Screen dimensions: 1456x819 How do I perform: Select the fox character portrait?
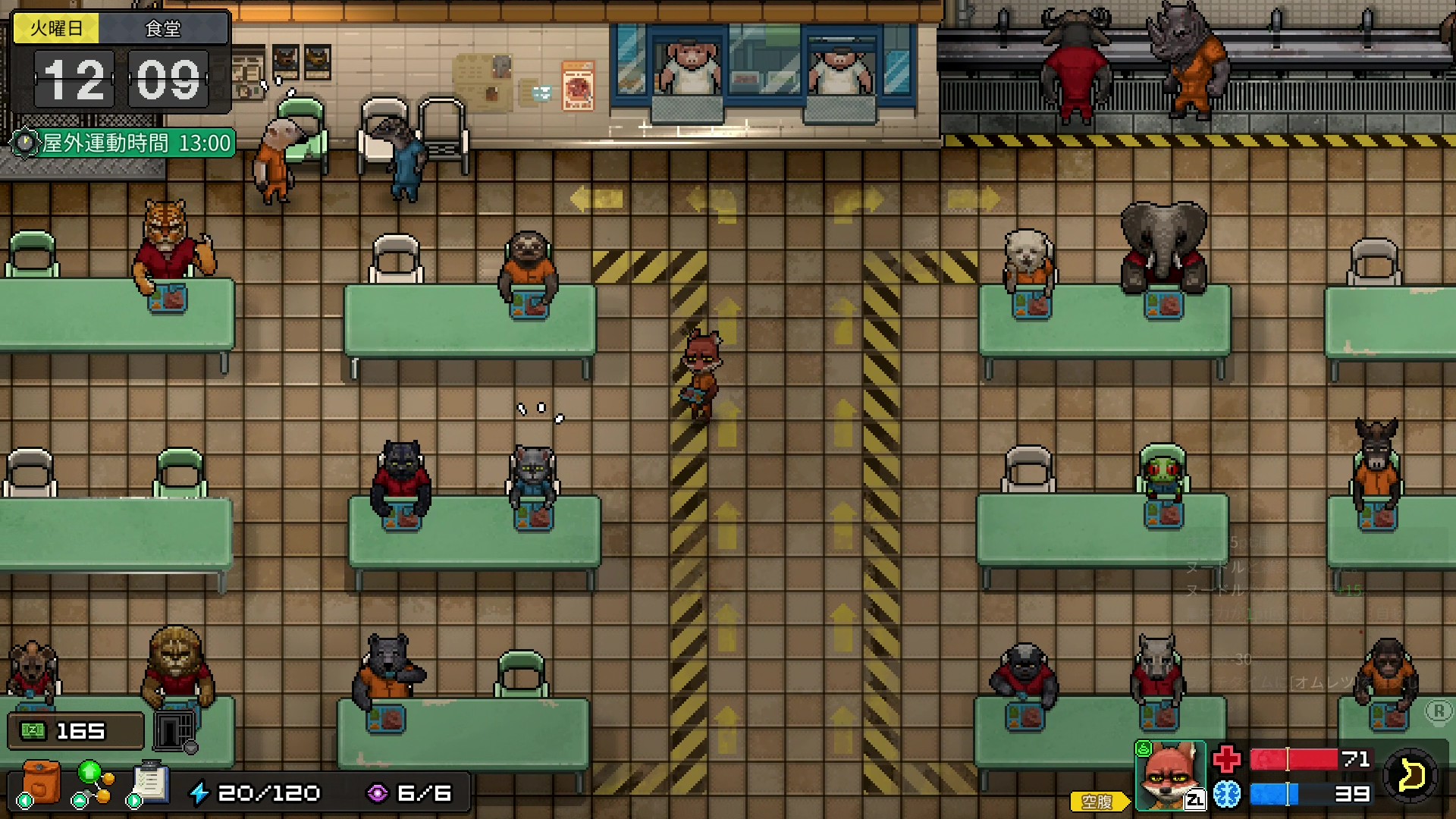pyautogui.click(x=1169, y=777)
